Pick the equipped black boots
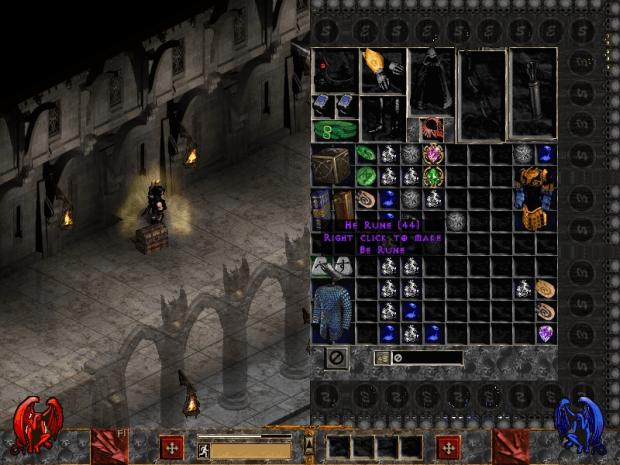The image size is (620, 465). 382,117
